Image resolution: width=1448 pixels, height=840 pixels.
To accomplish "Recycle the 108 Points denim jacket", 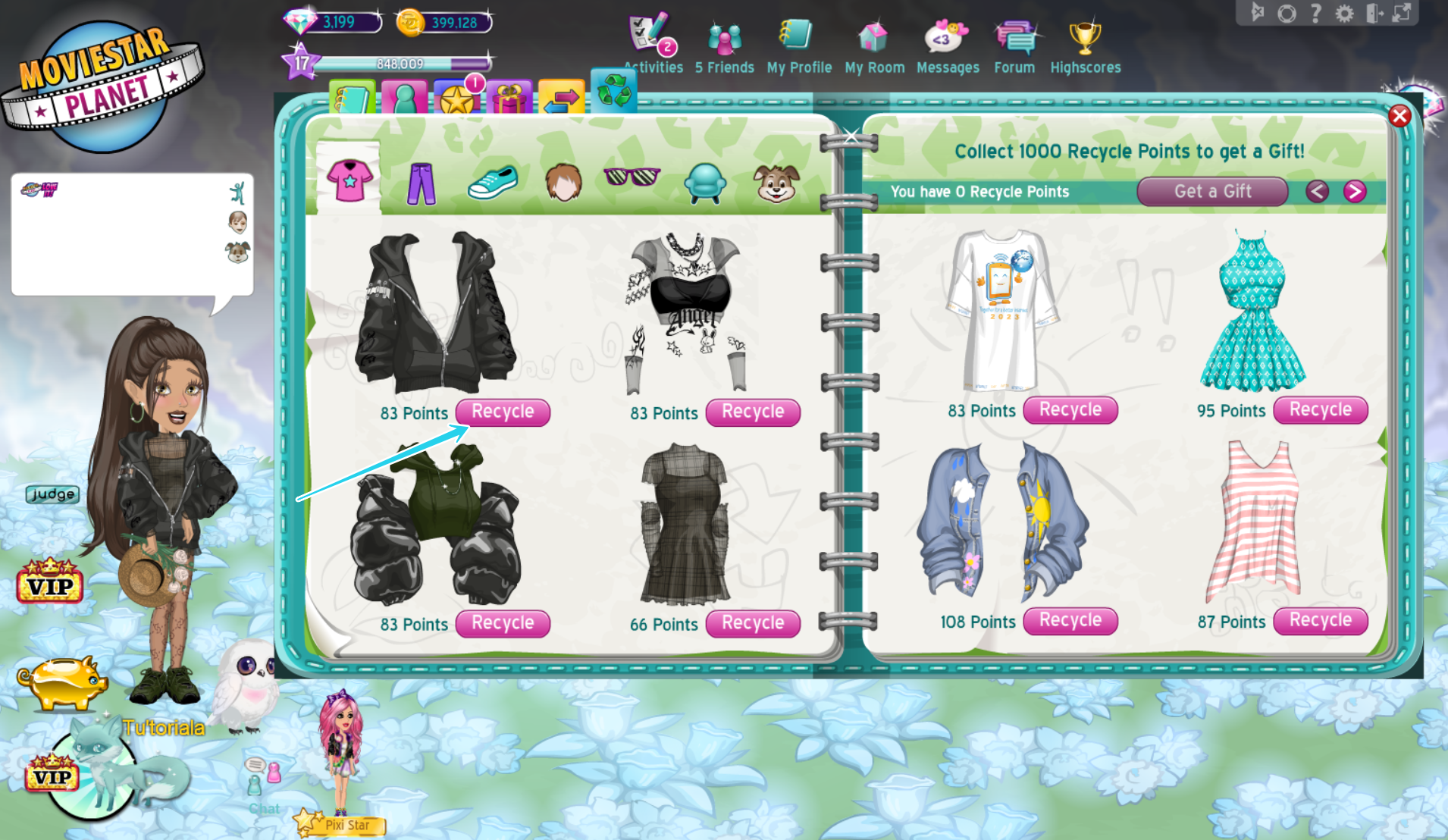I will coord(1070,621).
